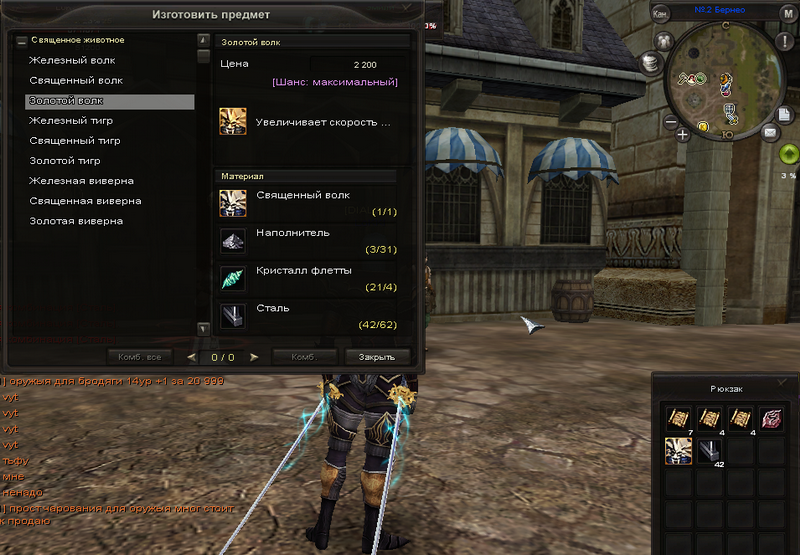Select the Золотая виверна recipe

click(75, 221)
